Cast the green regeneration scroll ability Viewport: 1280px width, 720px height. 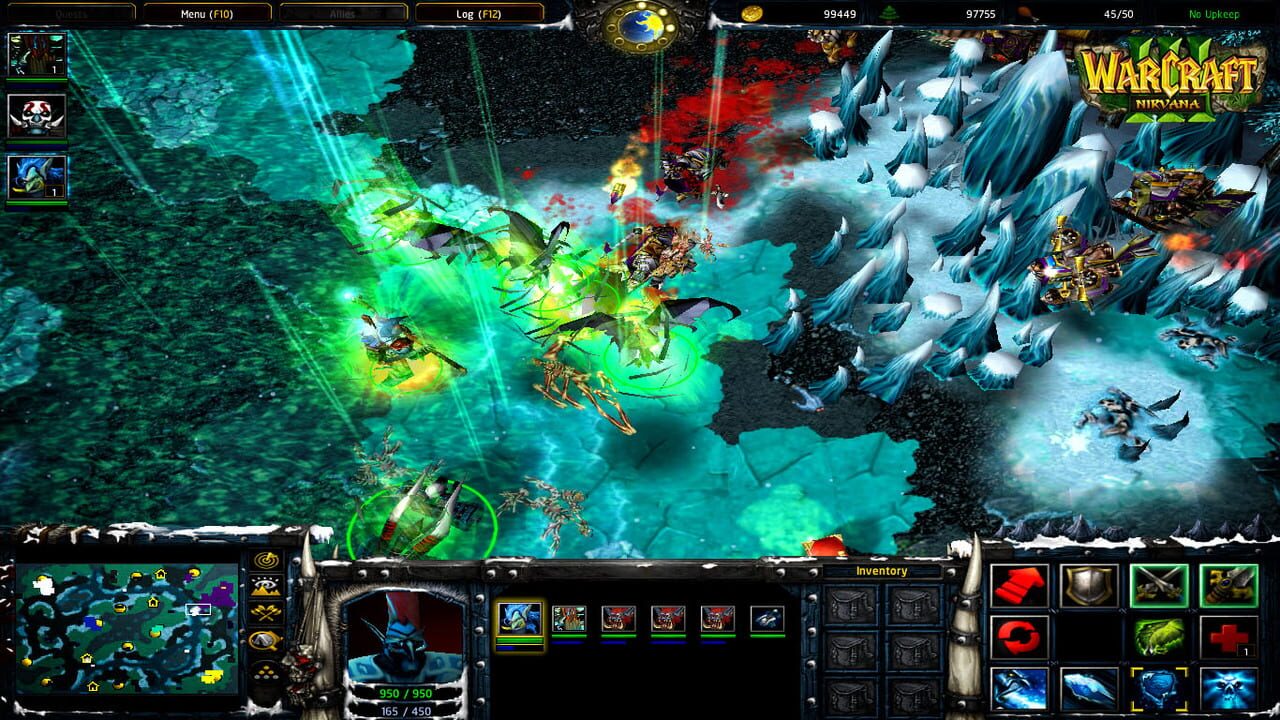point(1160,637)
